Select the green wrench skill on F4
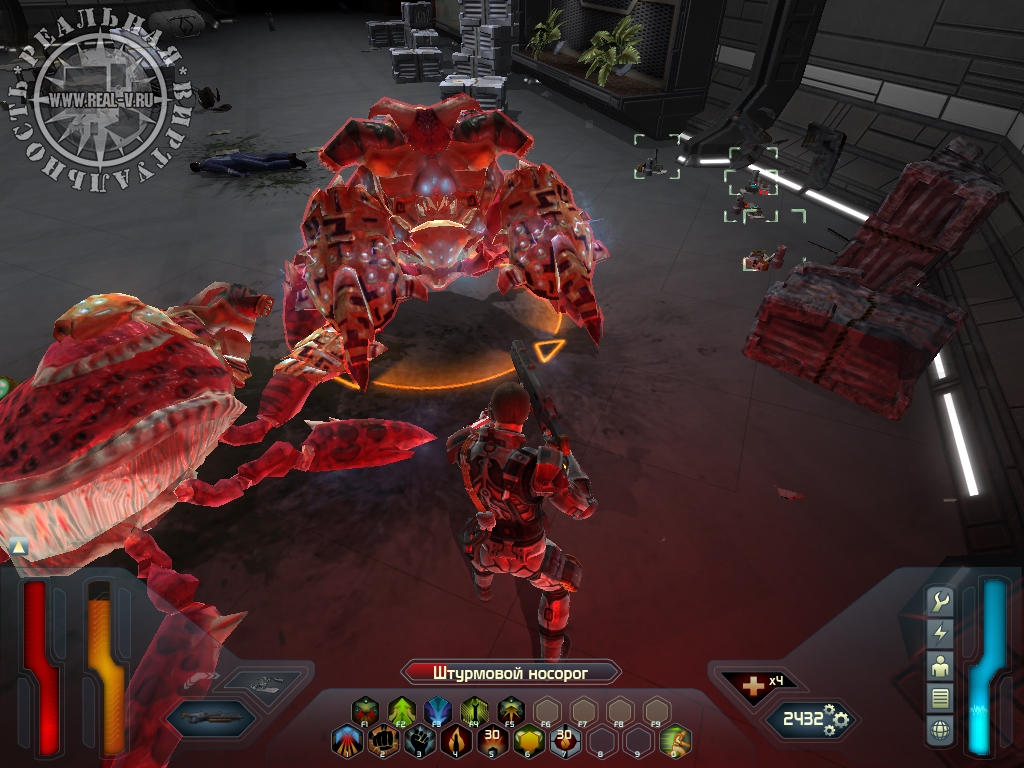This screenshot has width=1024, height=768. coord(474,711)
